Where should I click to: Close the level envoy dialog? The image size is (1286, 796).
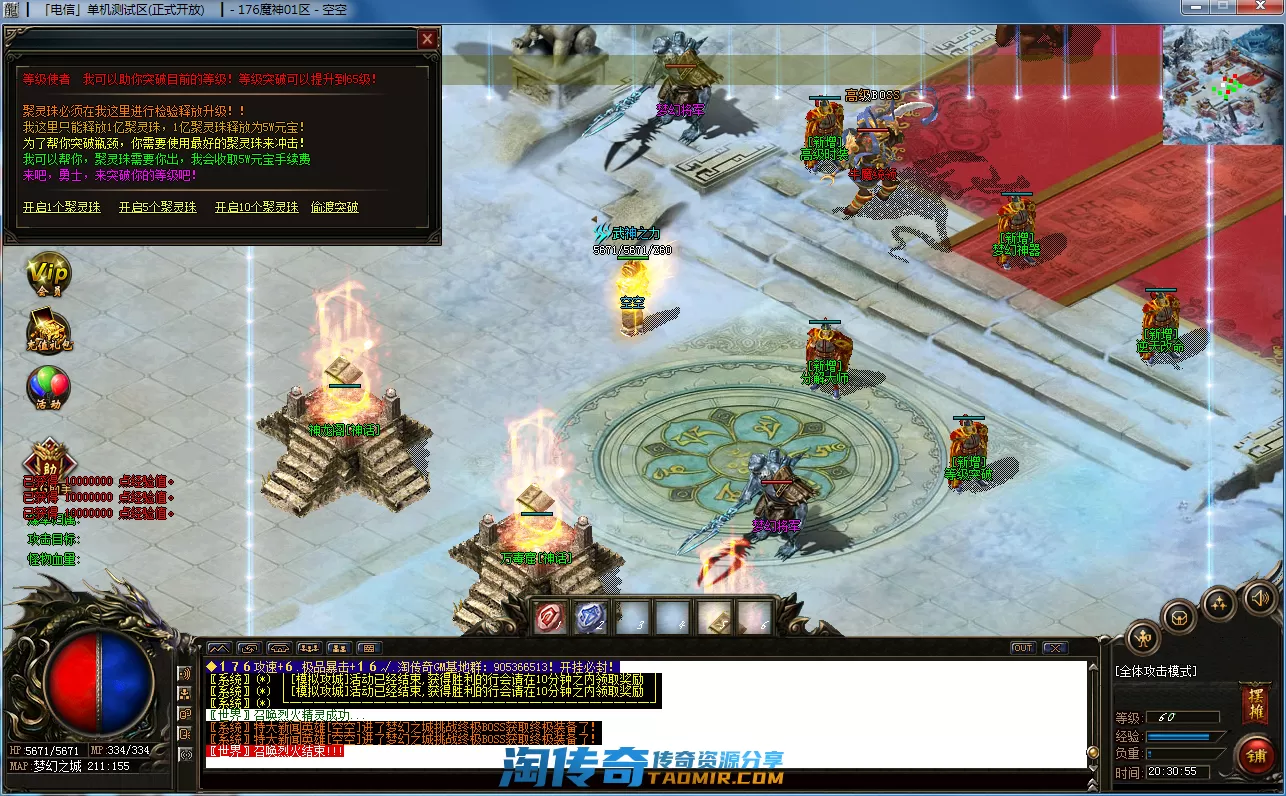click(427, 39)
